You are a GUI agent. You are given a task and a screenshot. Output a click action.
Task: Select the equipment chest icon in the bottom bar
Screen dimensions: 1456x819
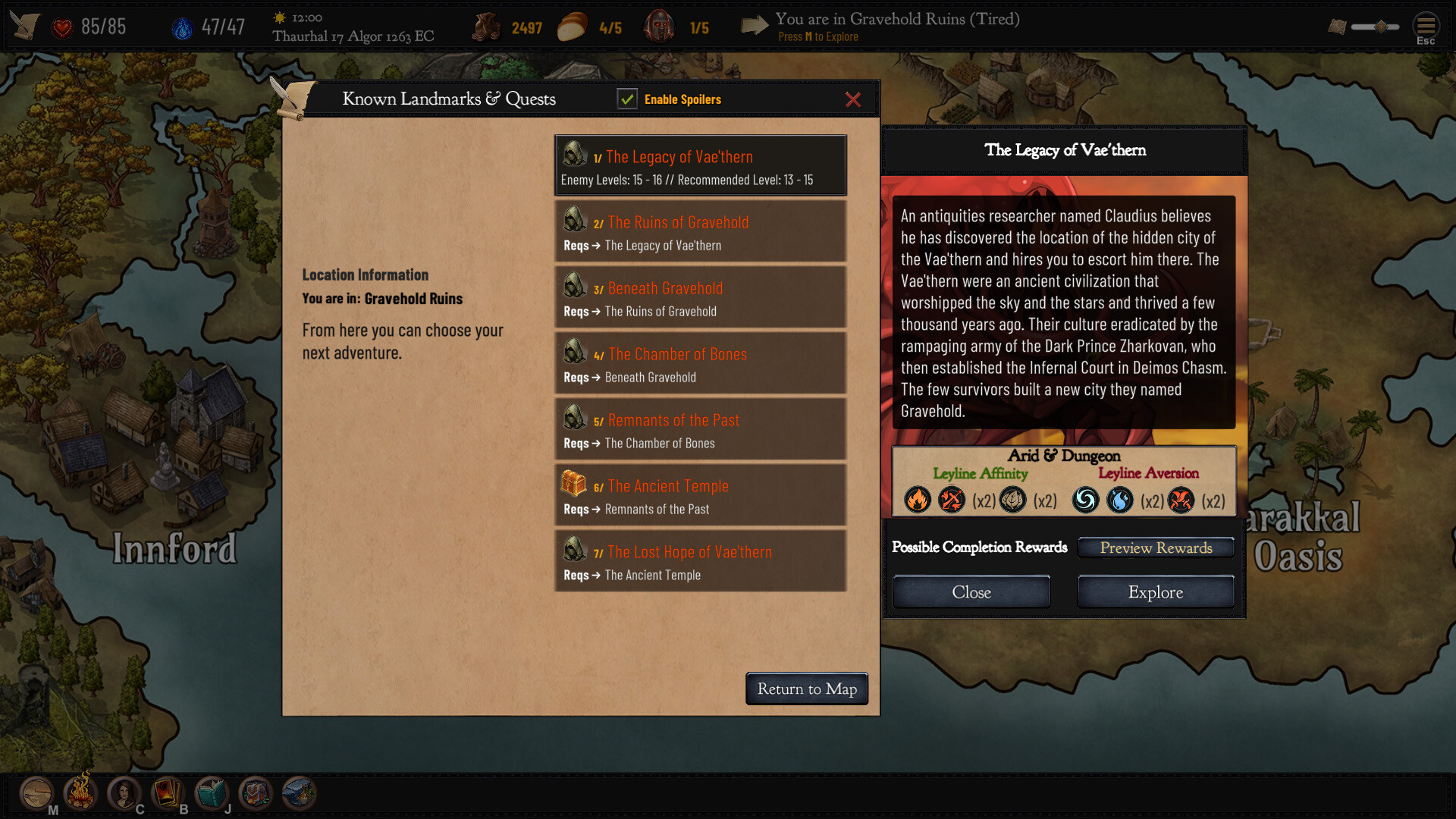(x=254, y=793)
